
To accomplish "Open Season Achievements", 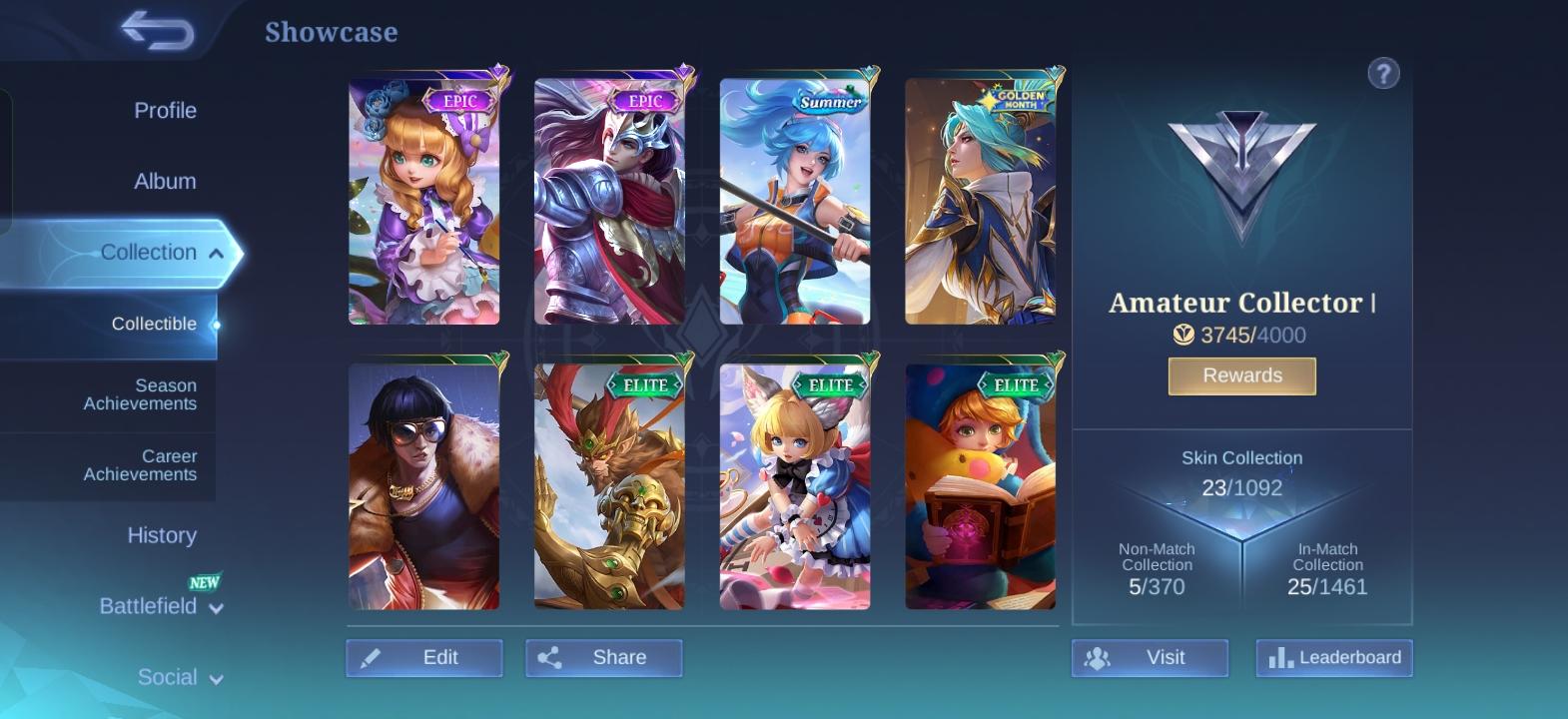I will coord(140,394).
